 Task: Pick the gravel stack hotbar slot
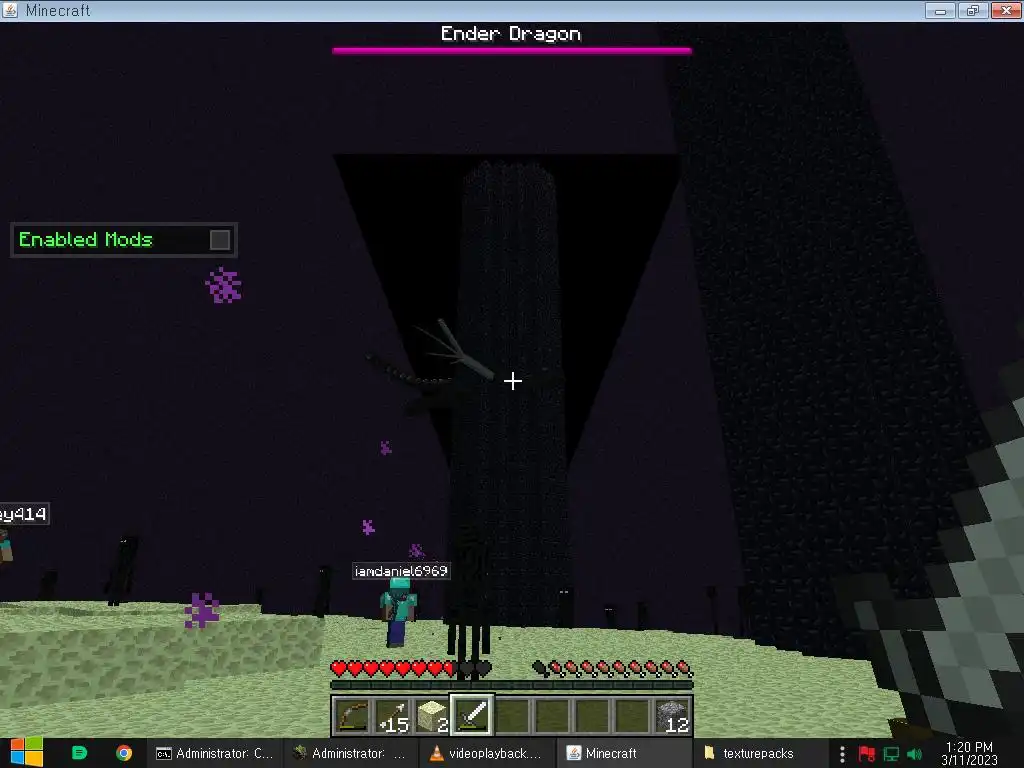coord(673,716)
